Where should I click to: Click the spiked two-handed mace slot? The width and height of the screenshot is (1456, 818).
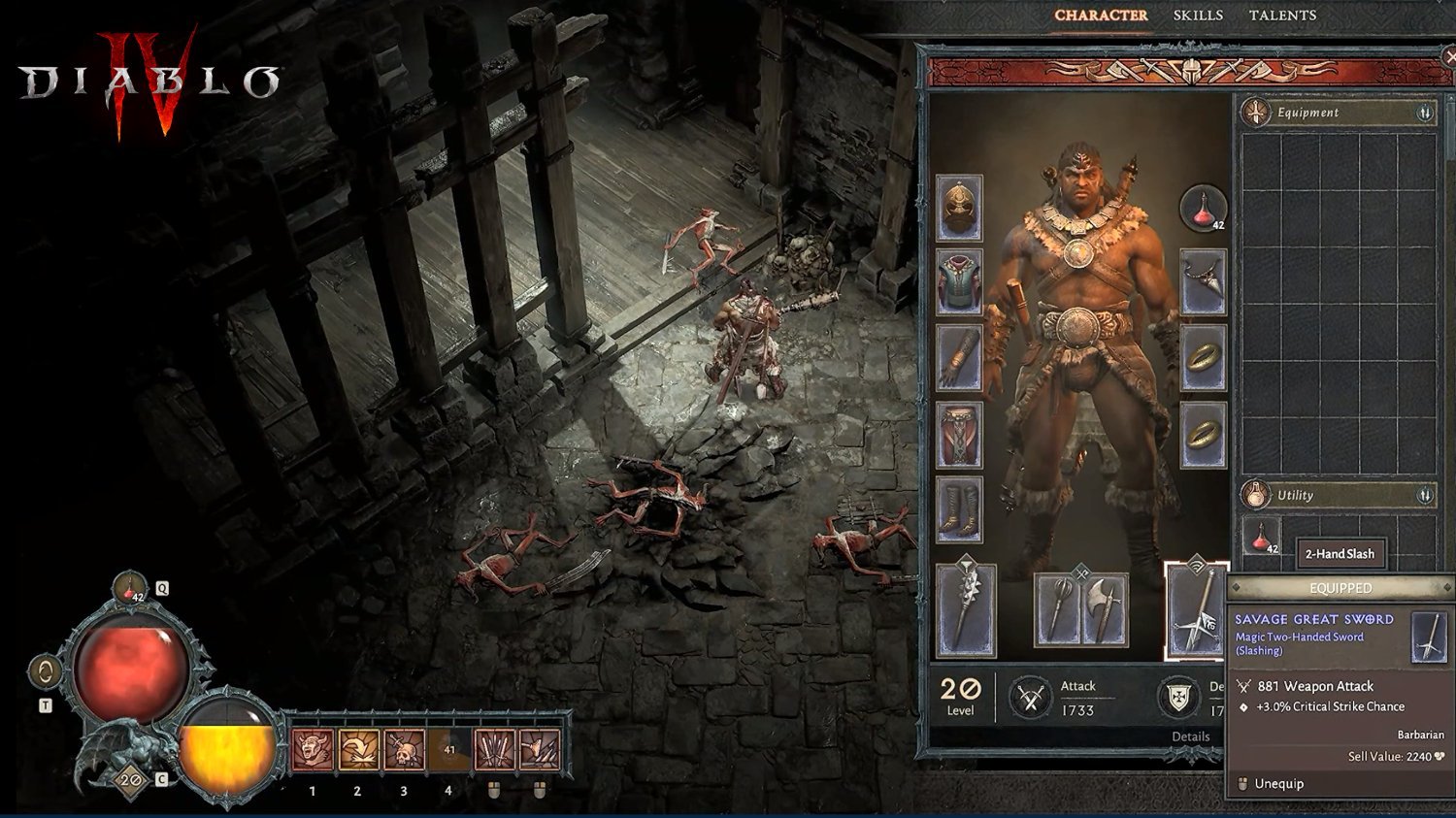(x=966, y=611)
